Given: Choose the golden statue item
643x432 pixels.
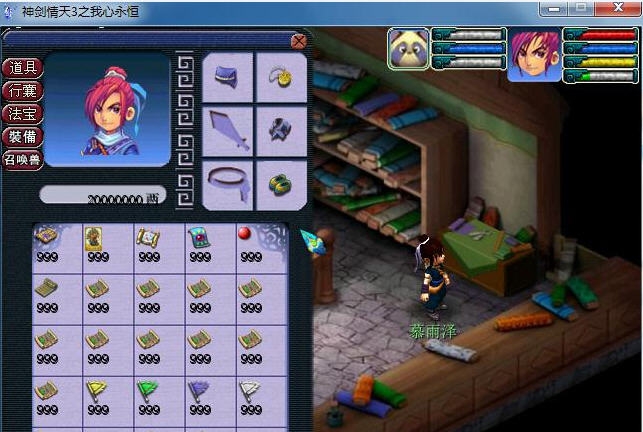Looking at the screenshot, I should [96, 238].
